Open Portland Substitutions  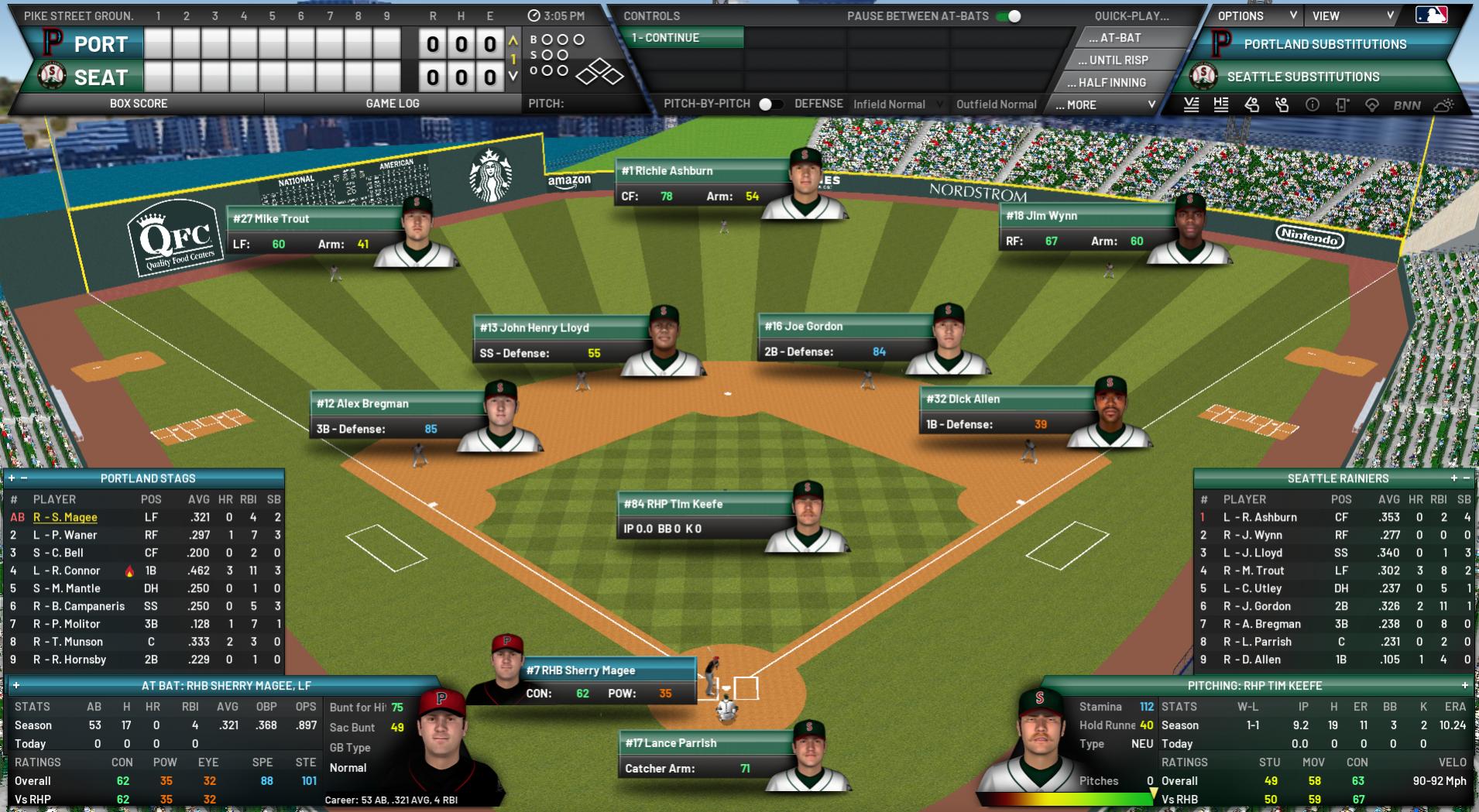tap(1324, 45)
